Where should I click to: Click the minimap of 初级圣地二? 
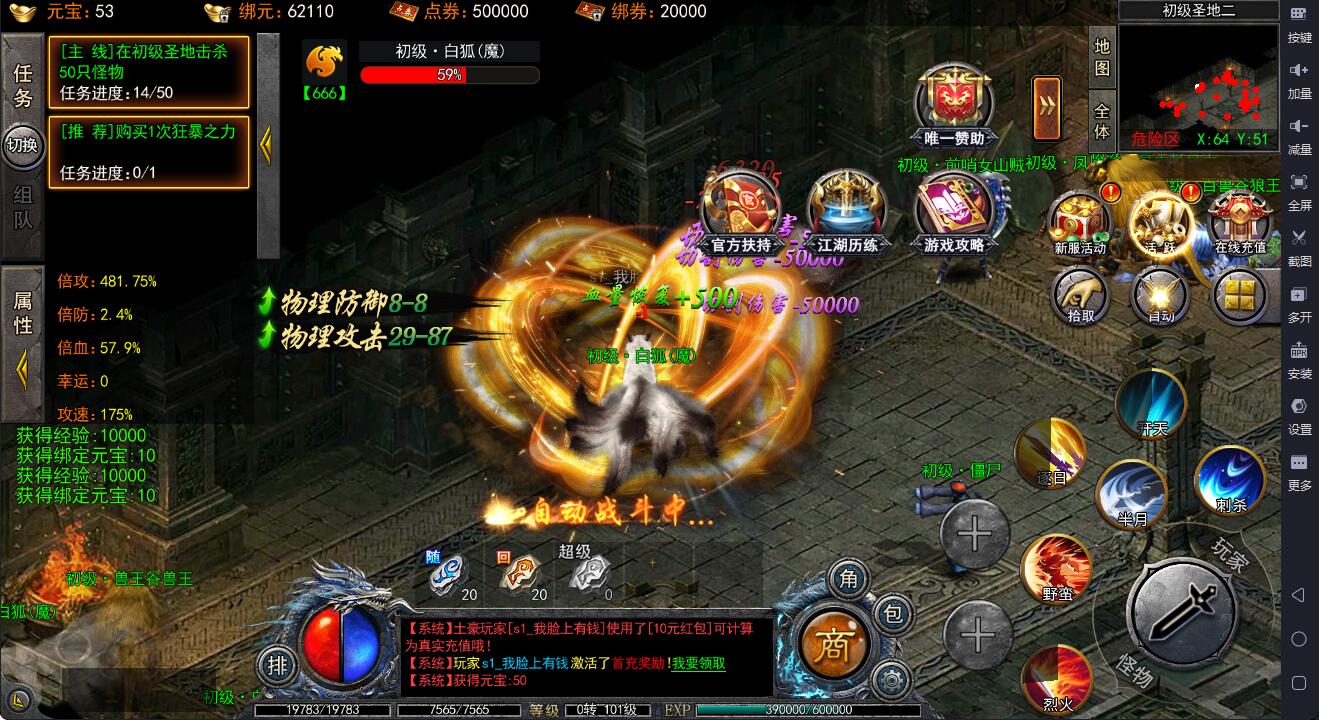coord(1198,86)
